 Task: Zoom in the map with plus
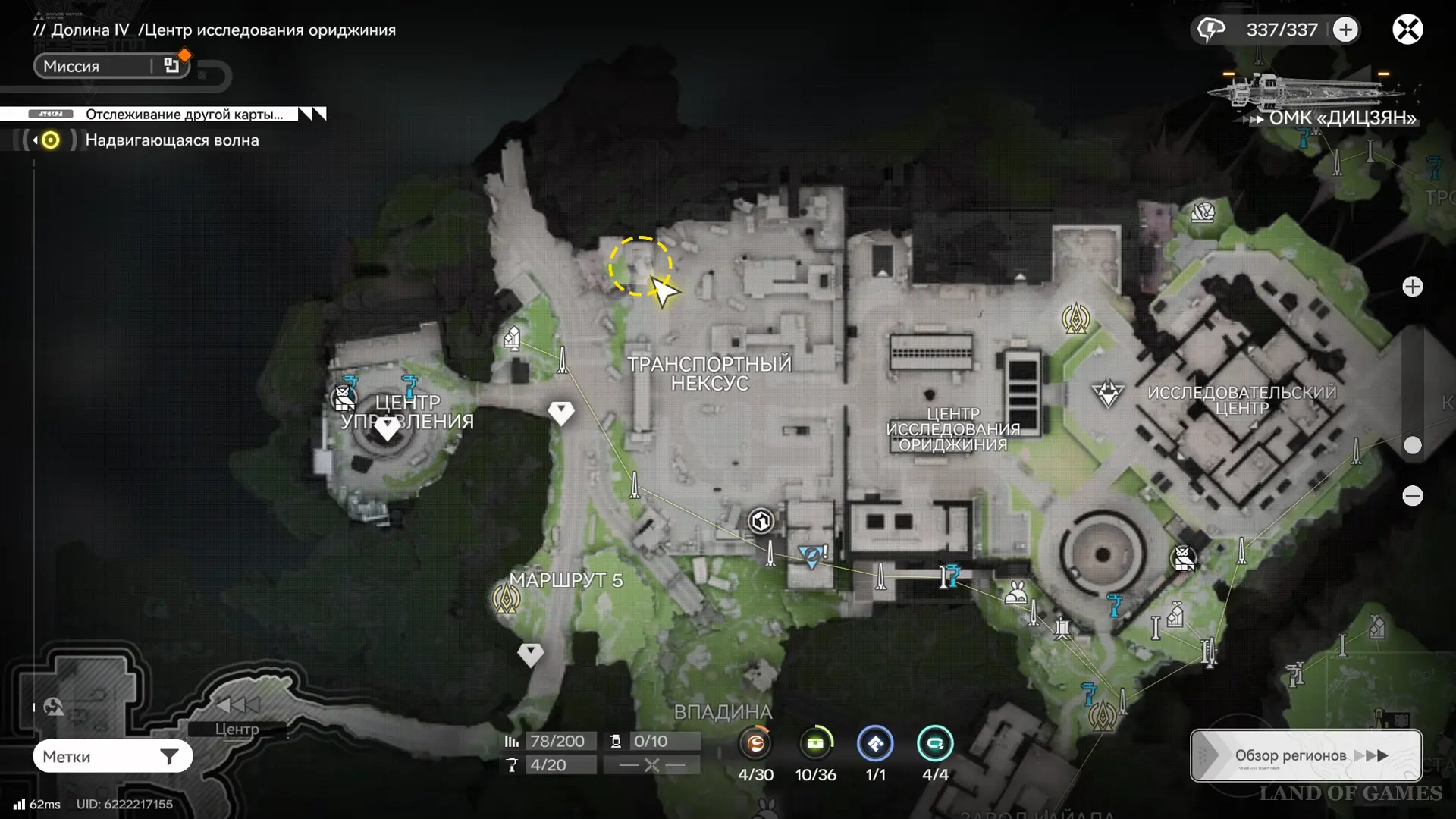click(x=1412, y=287)
